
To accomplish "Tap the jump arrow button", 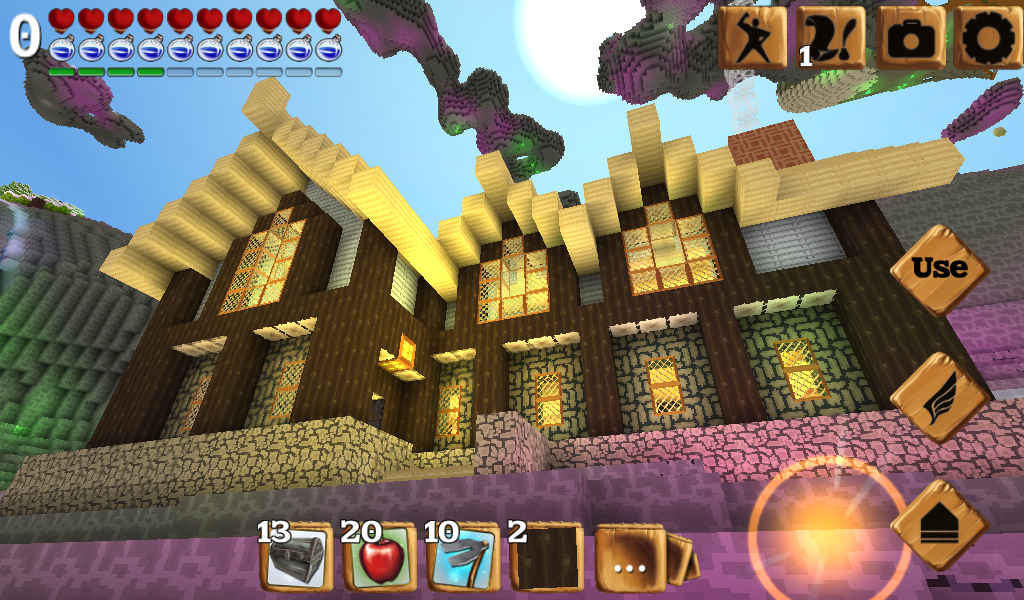I will click(x=938, y=524).
